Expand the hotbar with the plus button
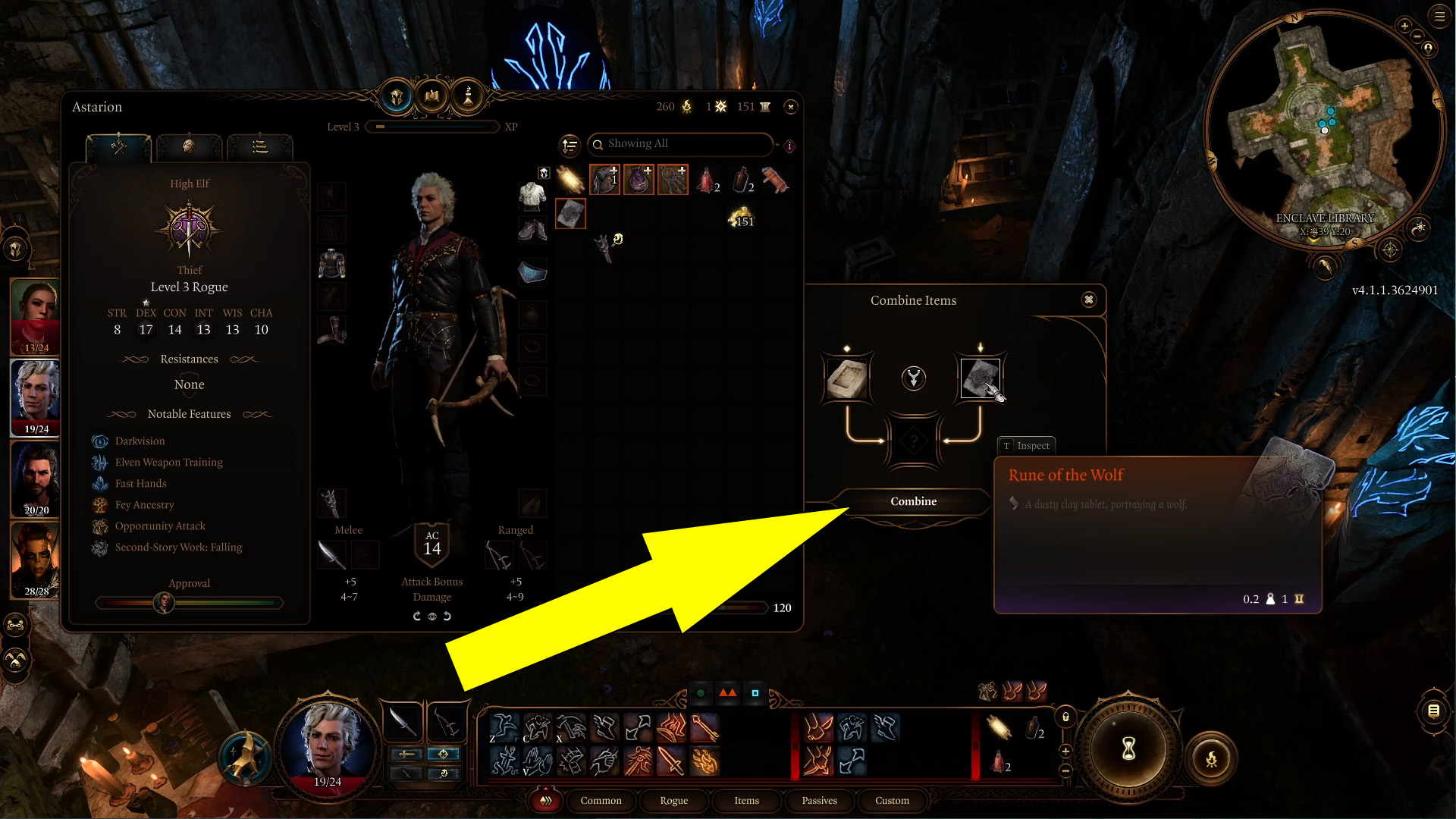The image size is (1456, 819). 1065,752
